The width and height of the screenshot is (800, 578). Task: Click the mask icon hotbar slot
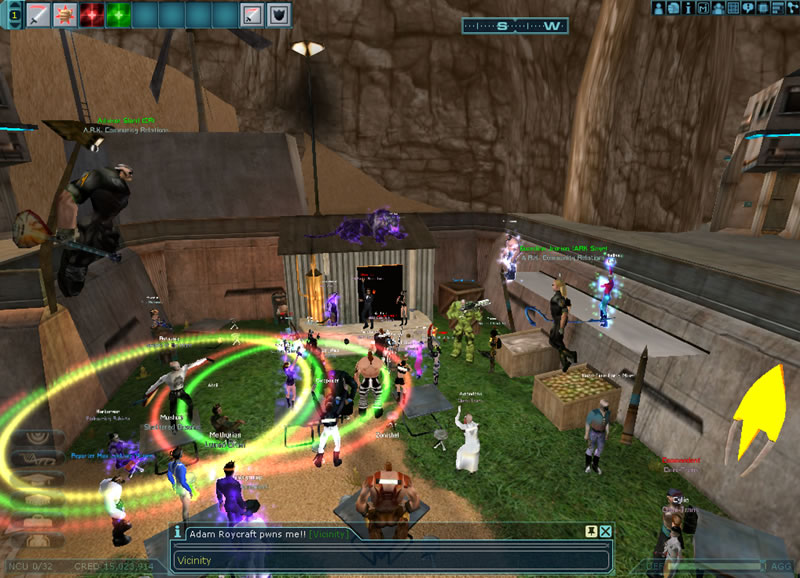[x=279, y=15]
